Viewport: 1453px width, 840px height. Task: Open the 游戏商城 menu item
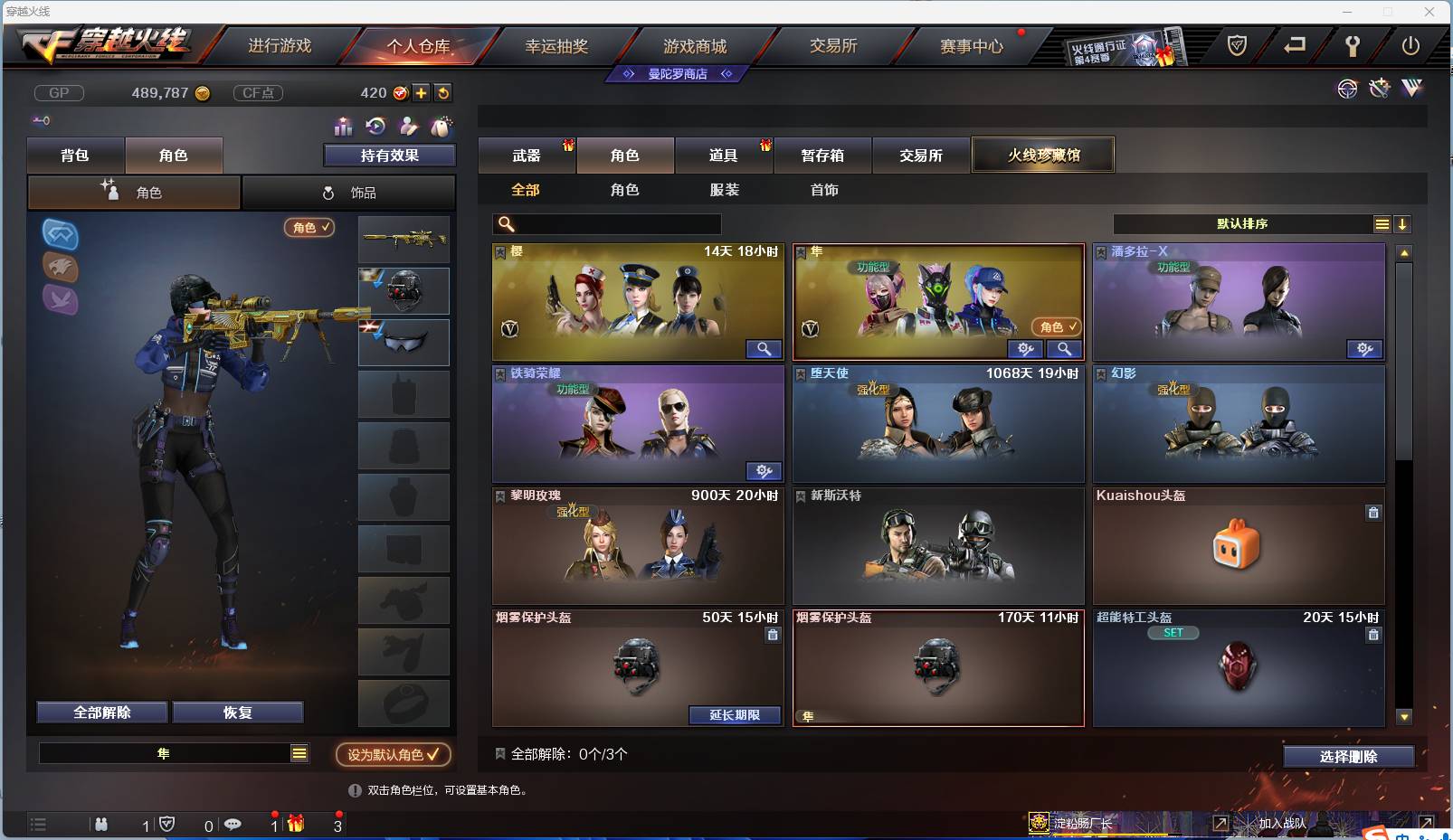coord(697,45)
